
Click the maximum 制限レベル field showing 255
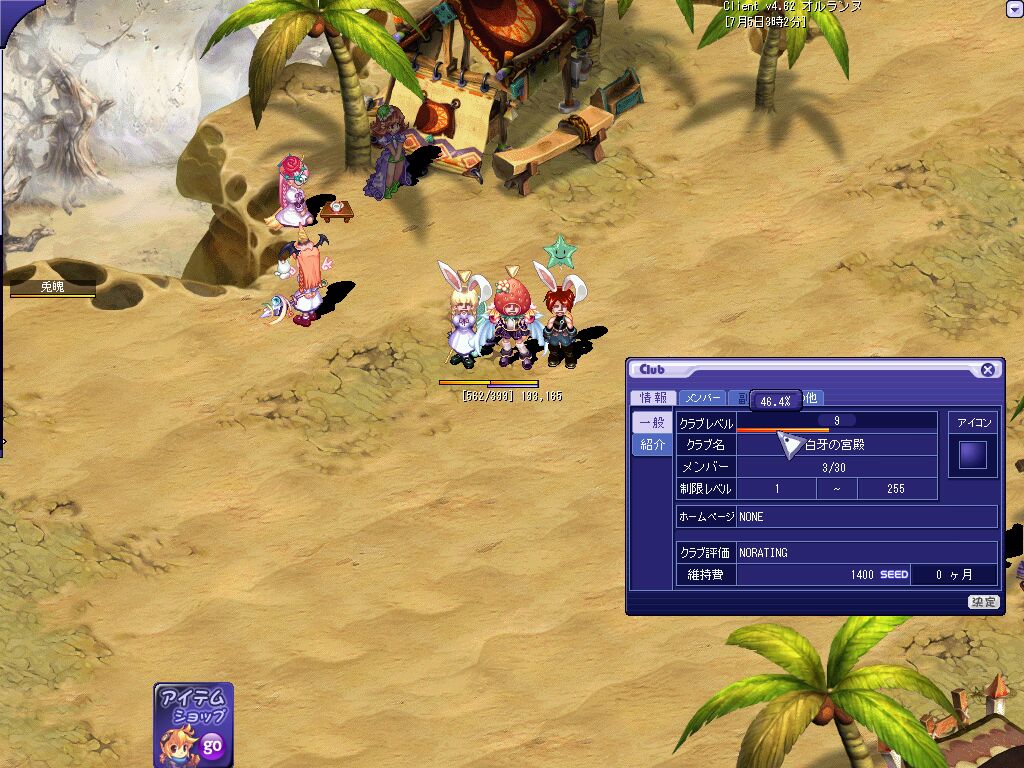click(x=896, y=489)
